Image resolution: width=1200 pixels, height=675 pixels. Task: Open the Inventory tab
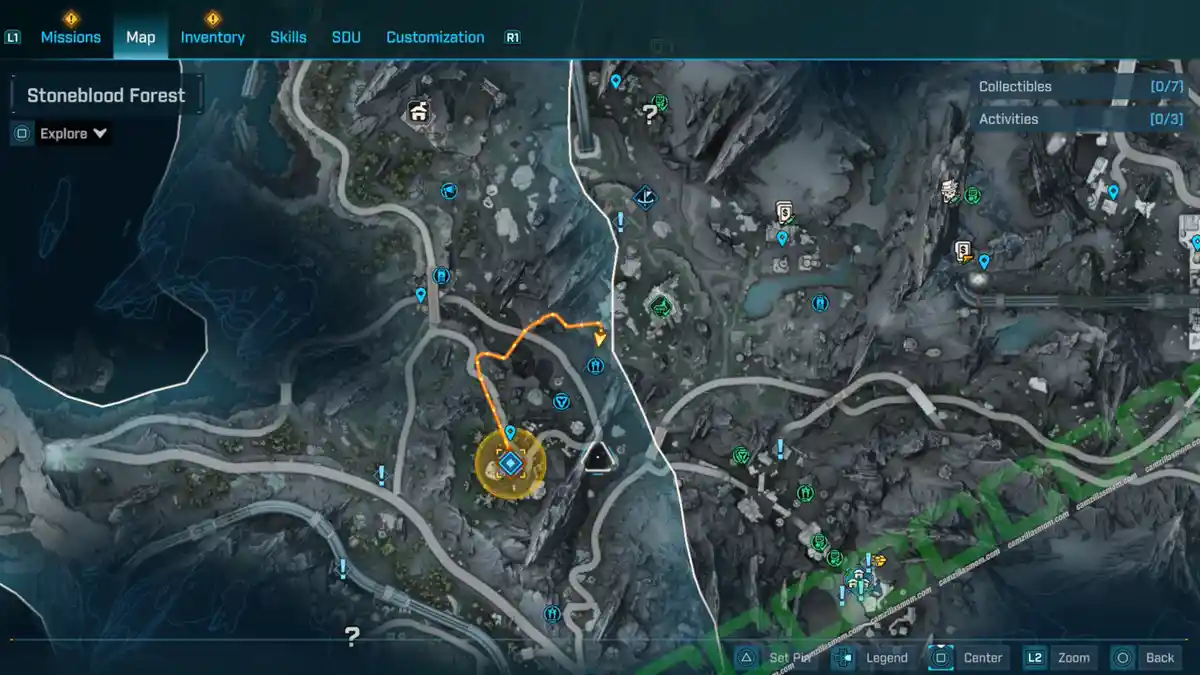tap(212, 37)
